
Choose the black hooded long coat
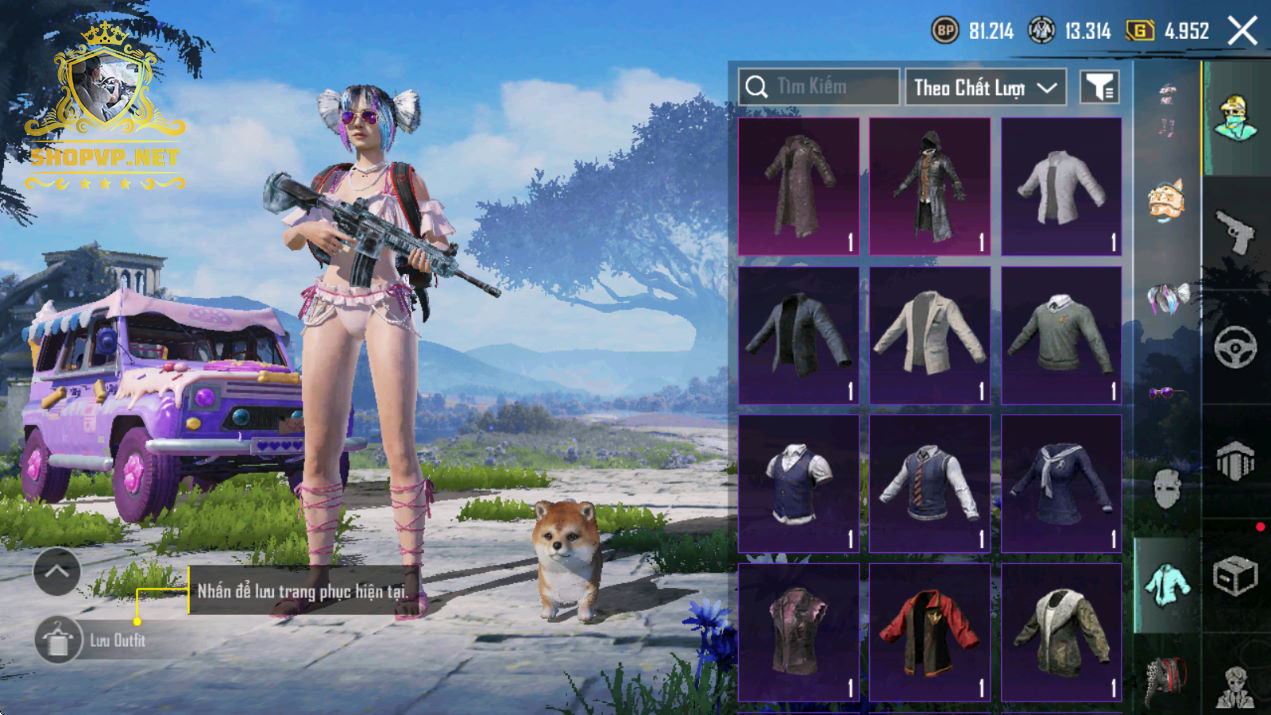(x=929, y=186)
